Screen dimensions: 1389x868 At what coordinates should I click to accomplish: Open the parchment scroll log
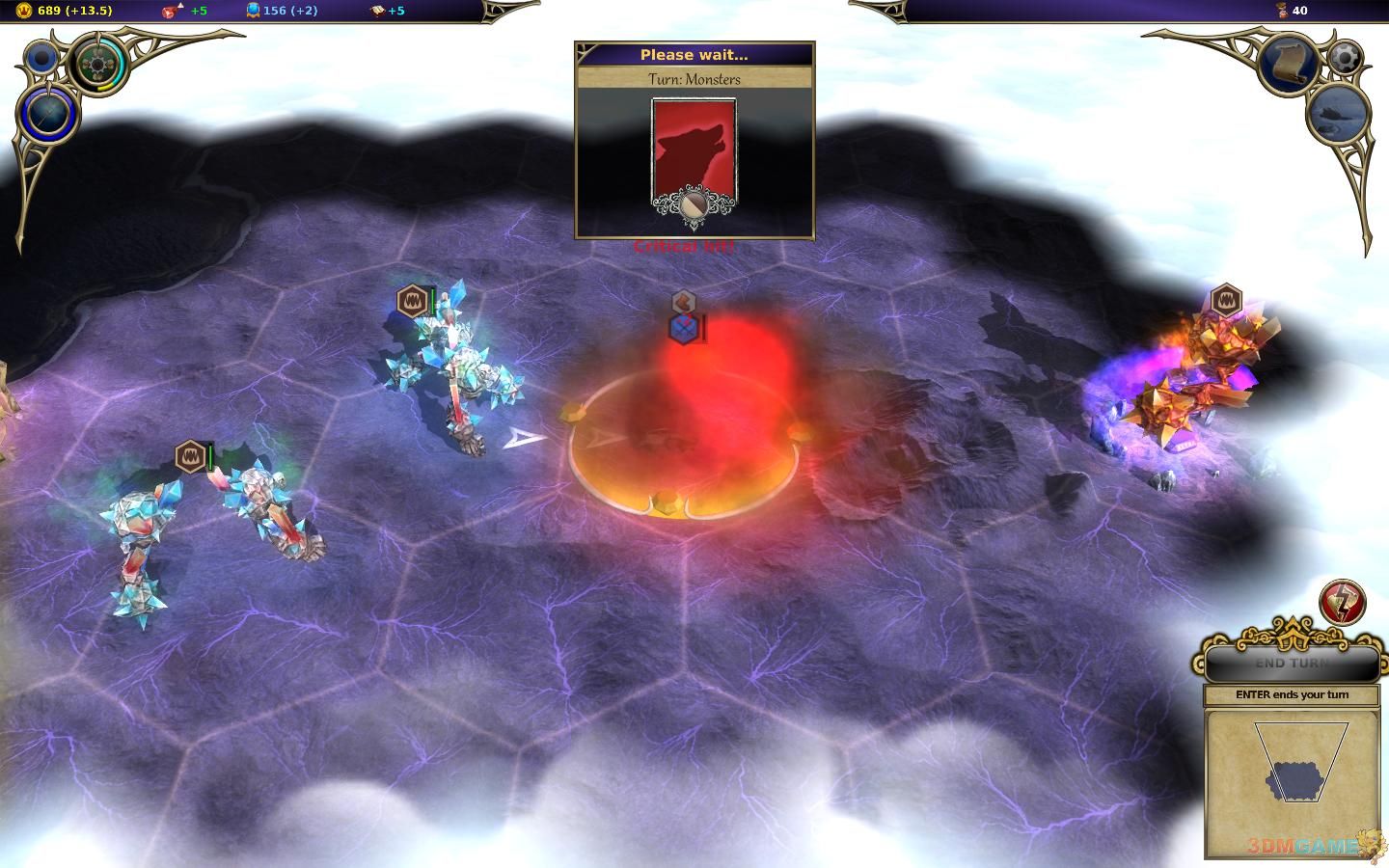tap(1289, 65)
